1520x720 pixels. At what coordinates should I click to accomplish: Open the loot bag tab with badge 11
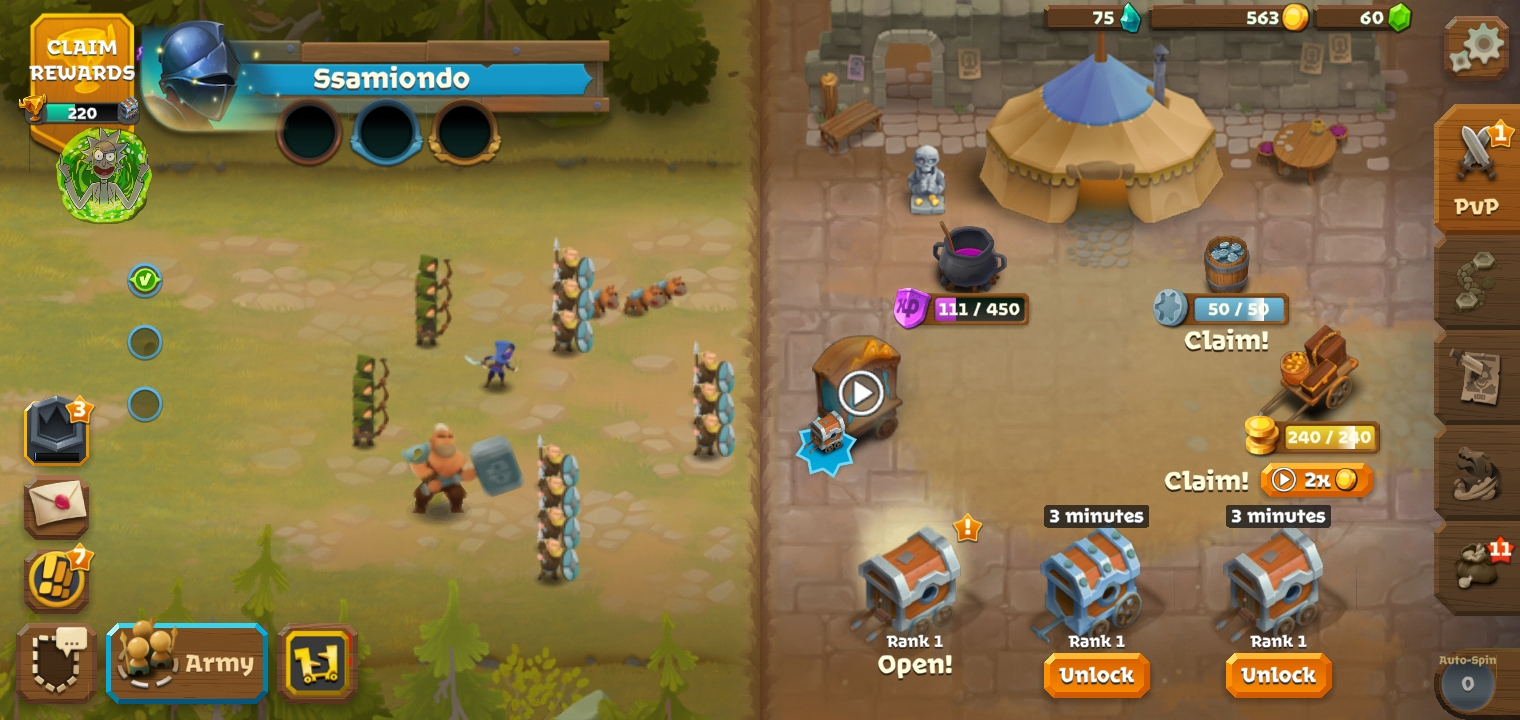point(1477,567)
